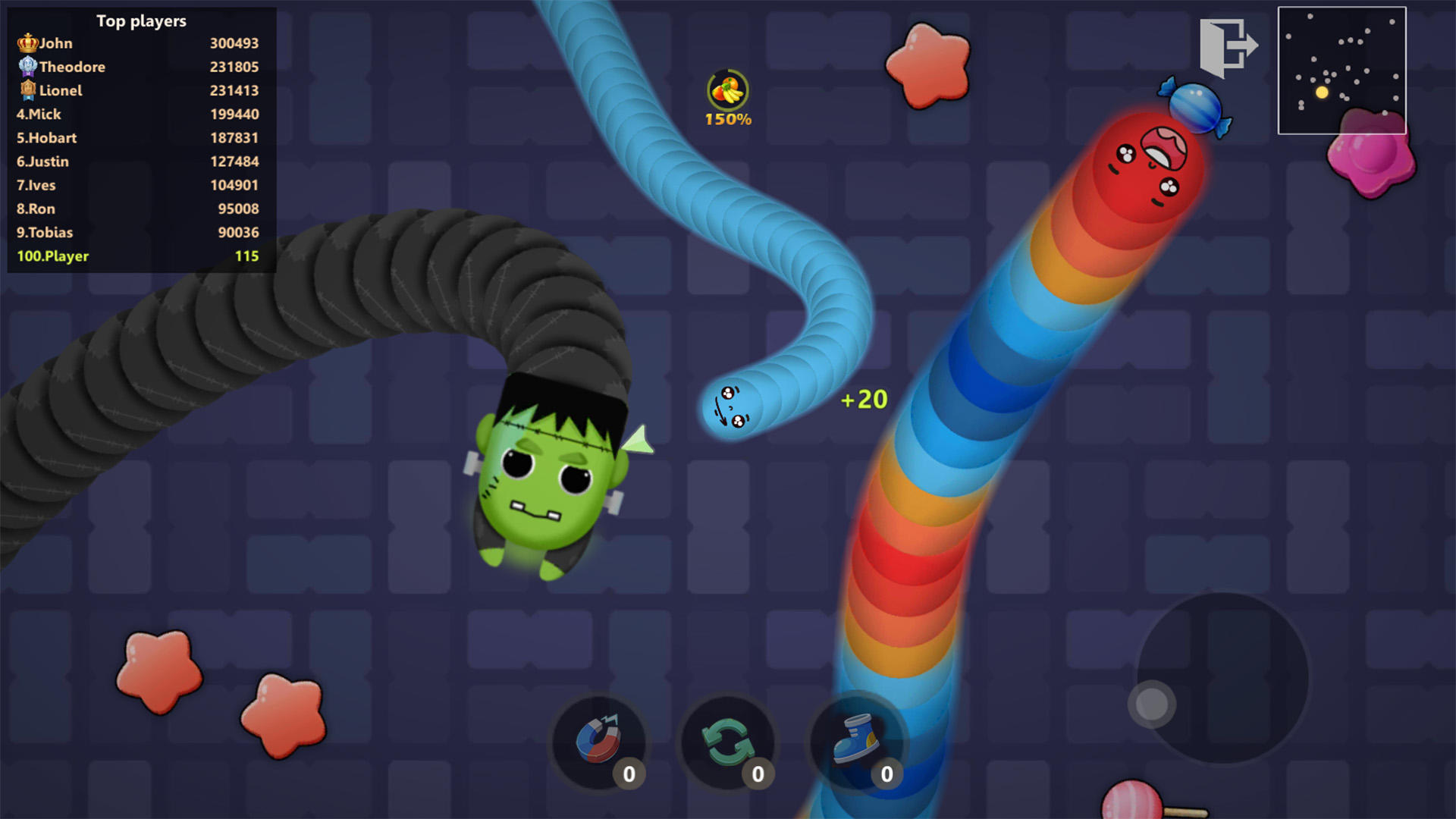Click 8.Ron in the rankings list
The image size is (1456, 819).
36,209
